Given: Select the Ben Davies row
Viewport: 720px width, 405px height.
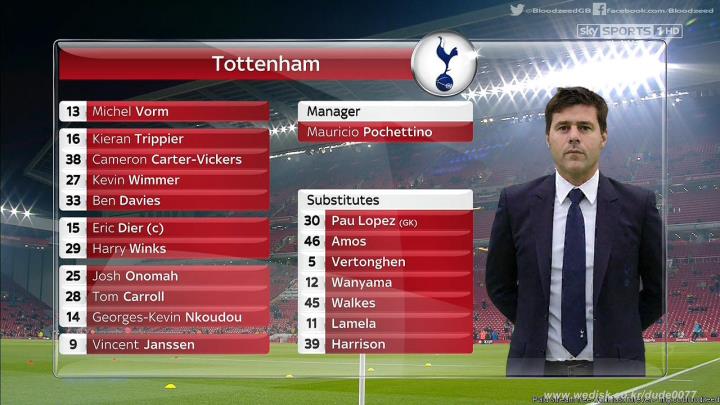Looking at the screenshot, I should click(x=165, y=200).
